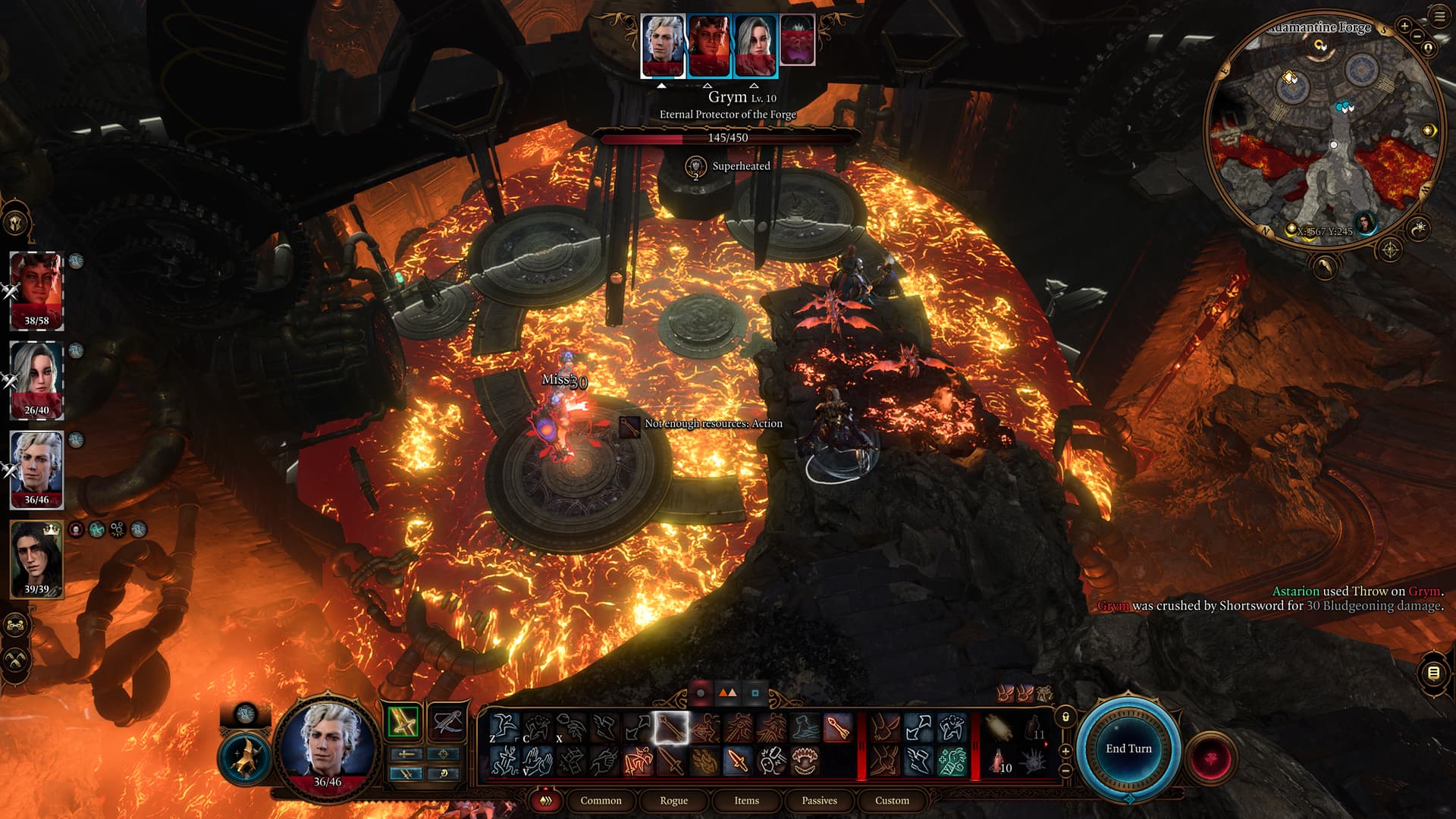This screenshot has width=1456, height=819.
Task: Switch to the Passives tab
Action: [819, 800]
